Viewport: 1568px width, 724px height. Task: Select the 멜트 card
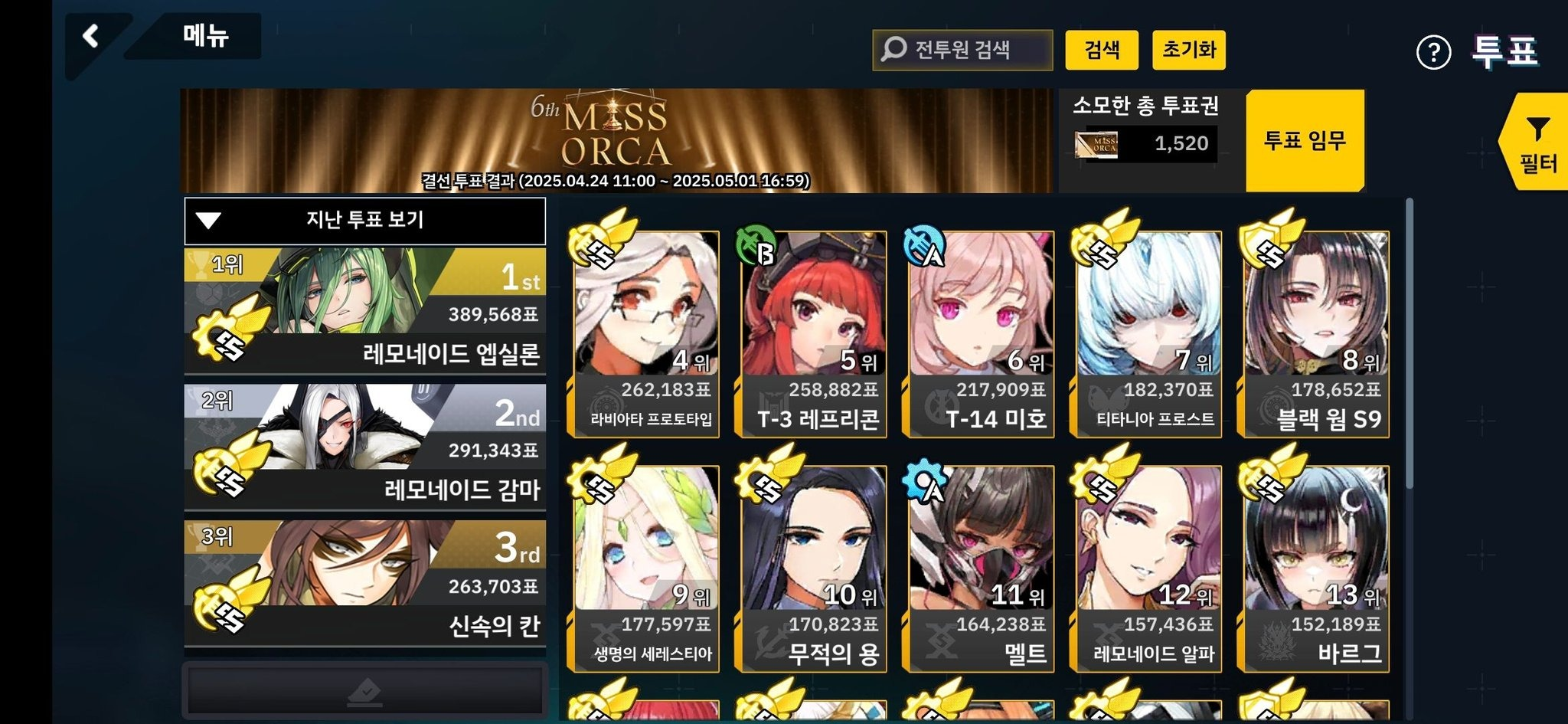click(x=981, y=568)
